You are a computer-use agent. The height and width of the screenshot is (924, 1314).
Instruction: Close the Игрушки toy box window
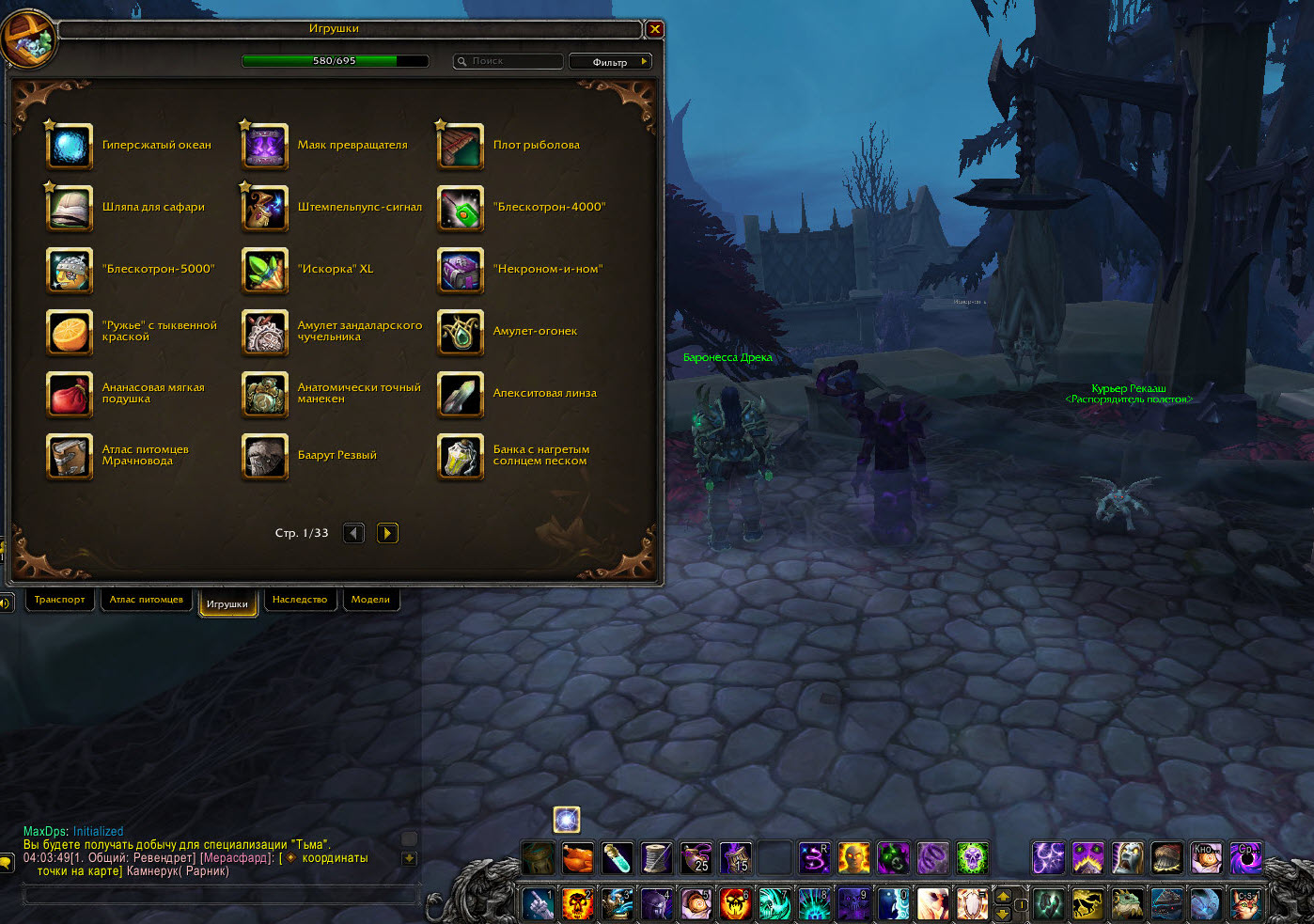point(655,29)
